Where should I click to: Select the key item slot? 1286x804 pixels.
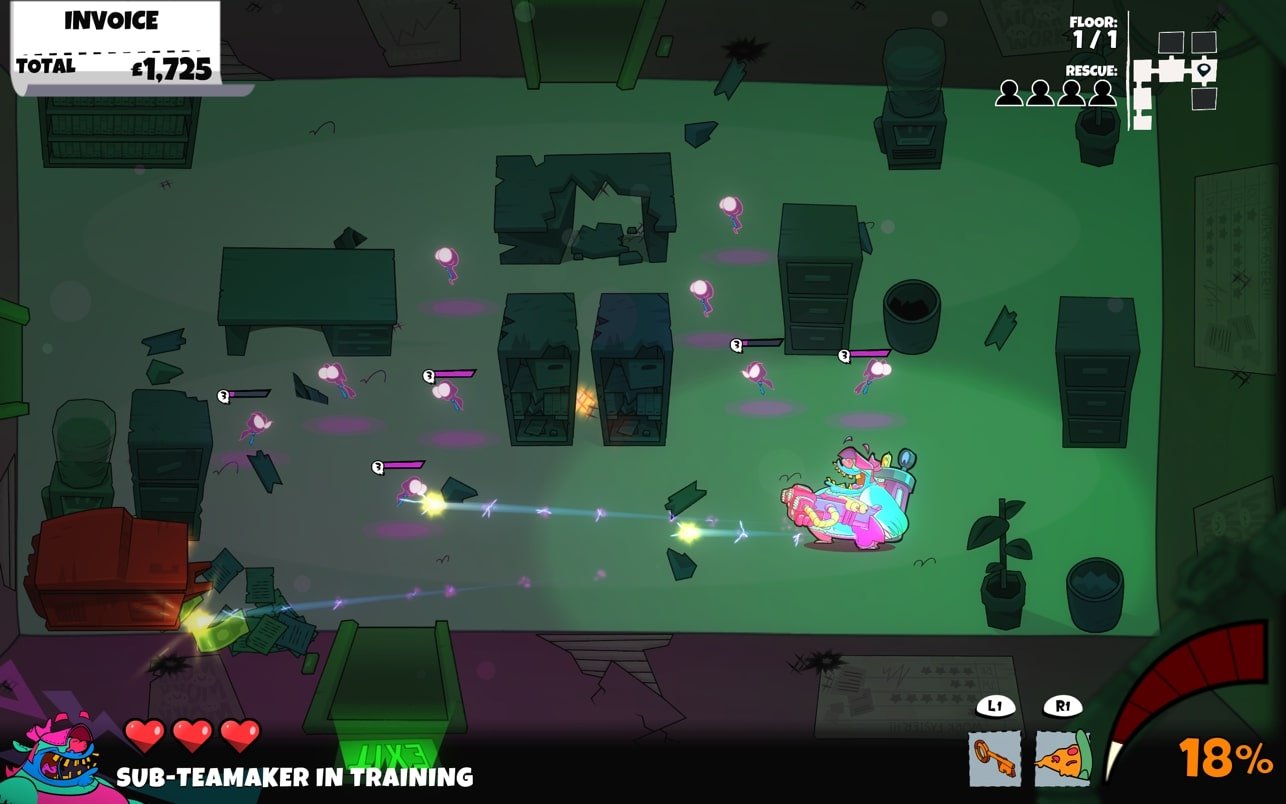click(x=994, y=758)
